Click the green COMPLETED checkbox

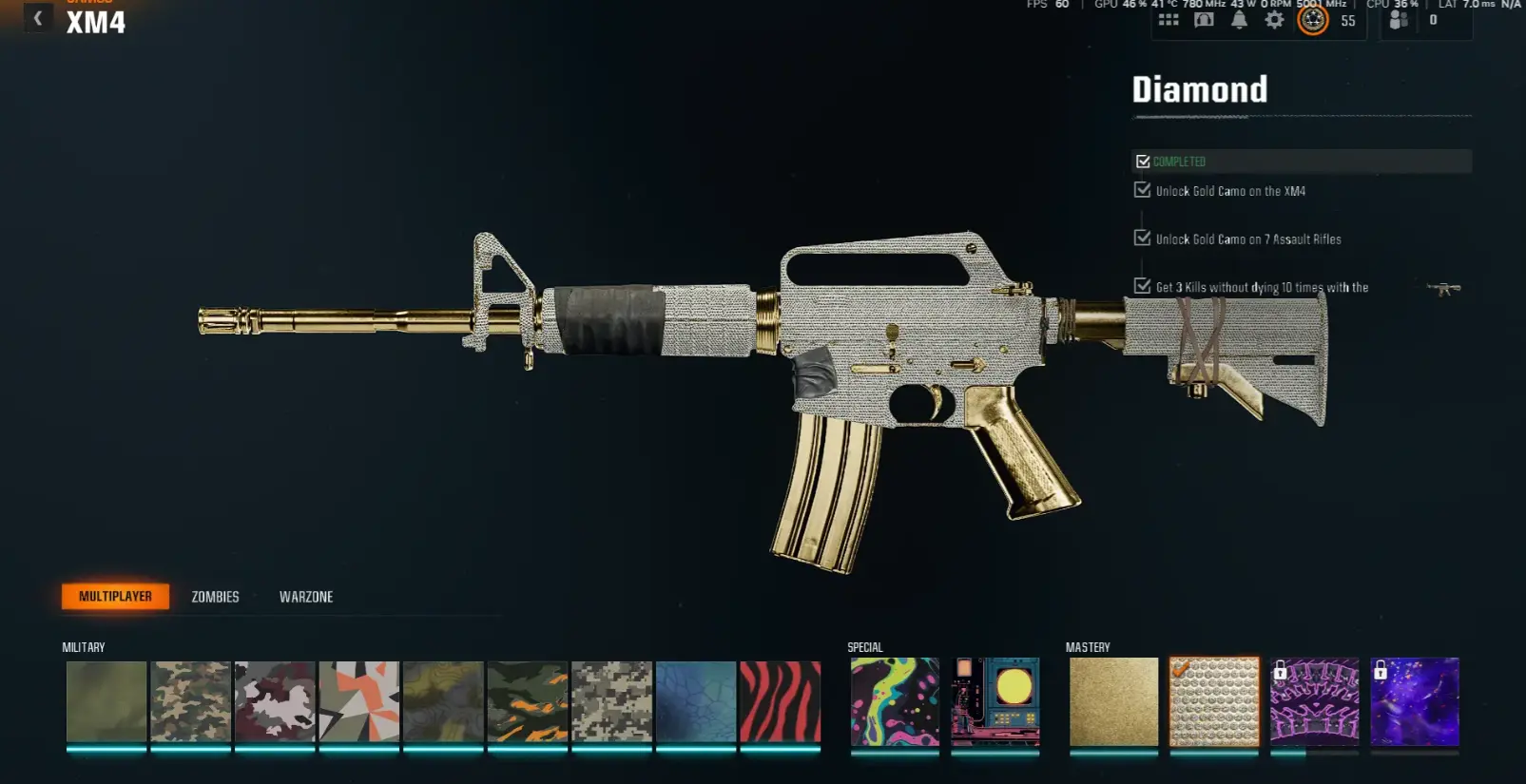tap(1143, 161)
